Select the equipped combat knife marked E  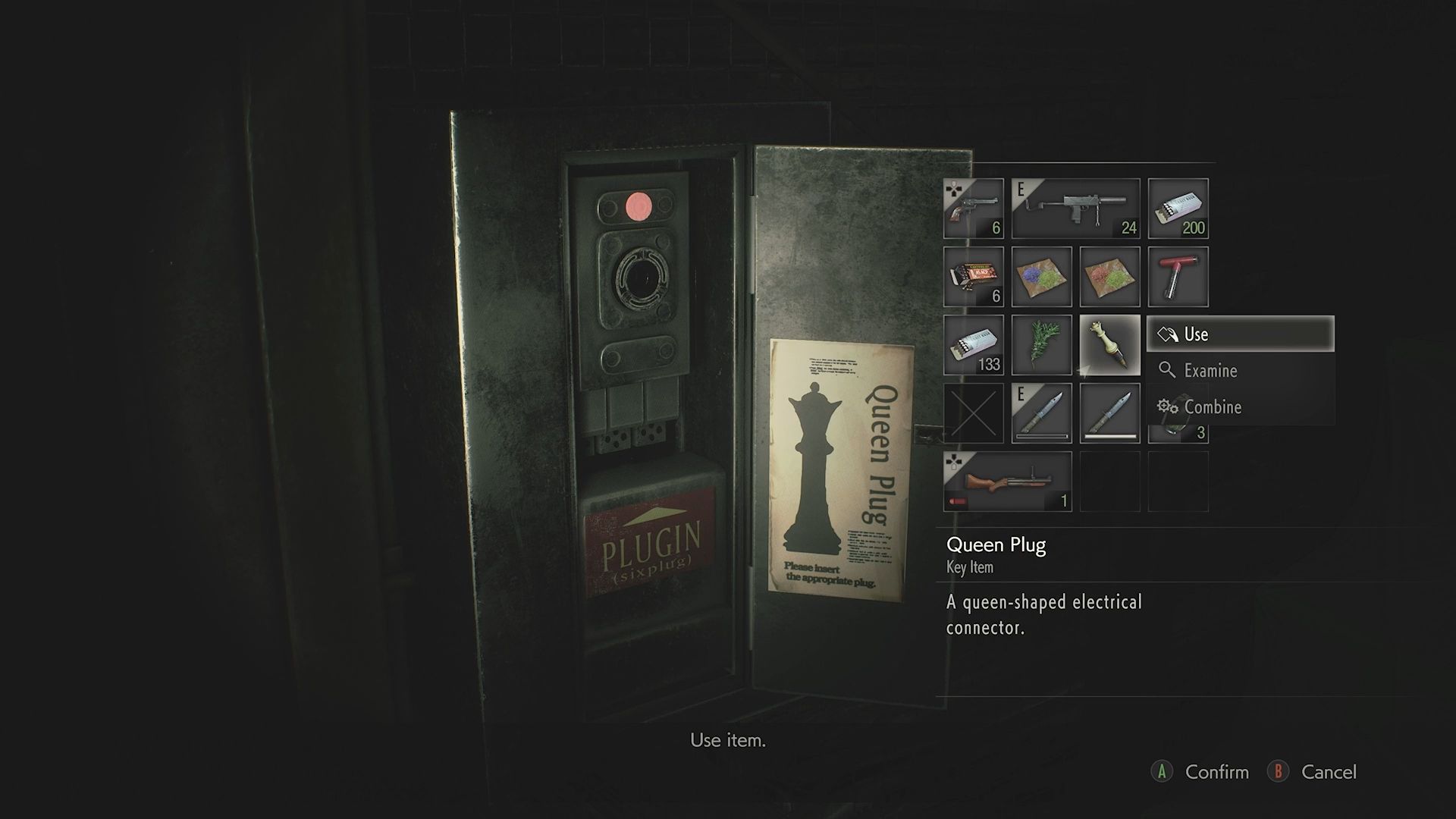[x=1041, y=413]
